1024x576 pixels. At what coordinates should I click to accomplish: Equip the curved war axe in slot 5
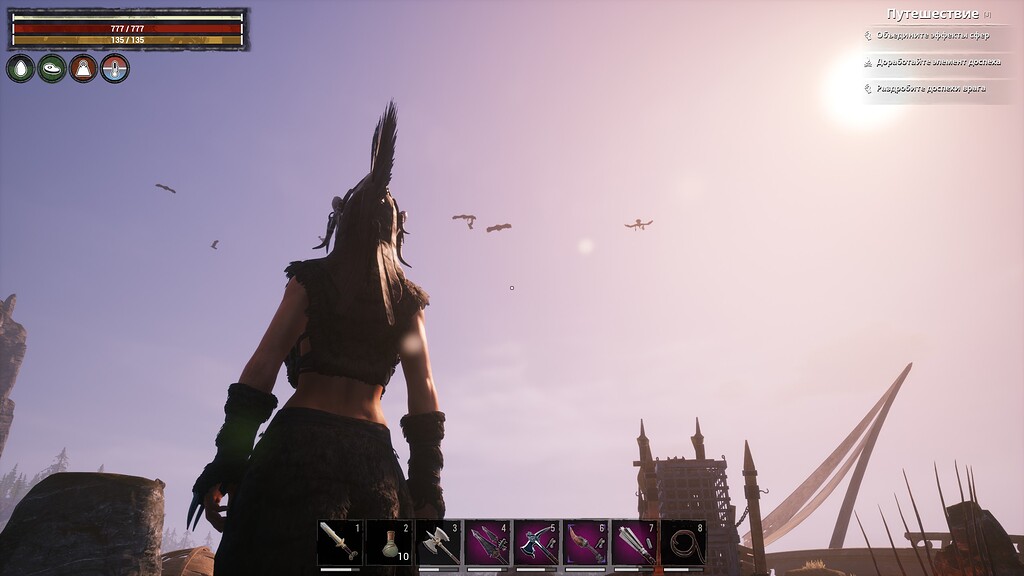537,543
